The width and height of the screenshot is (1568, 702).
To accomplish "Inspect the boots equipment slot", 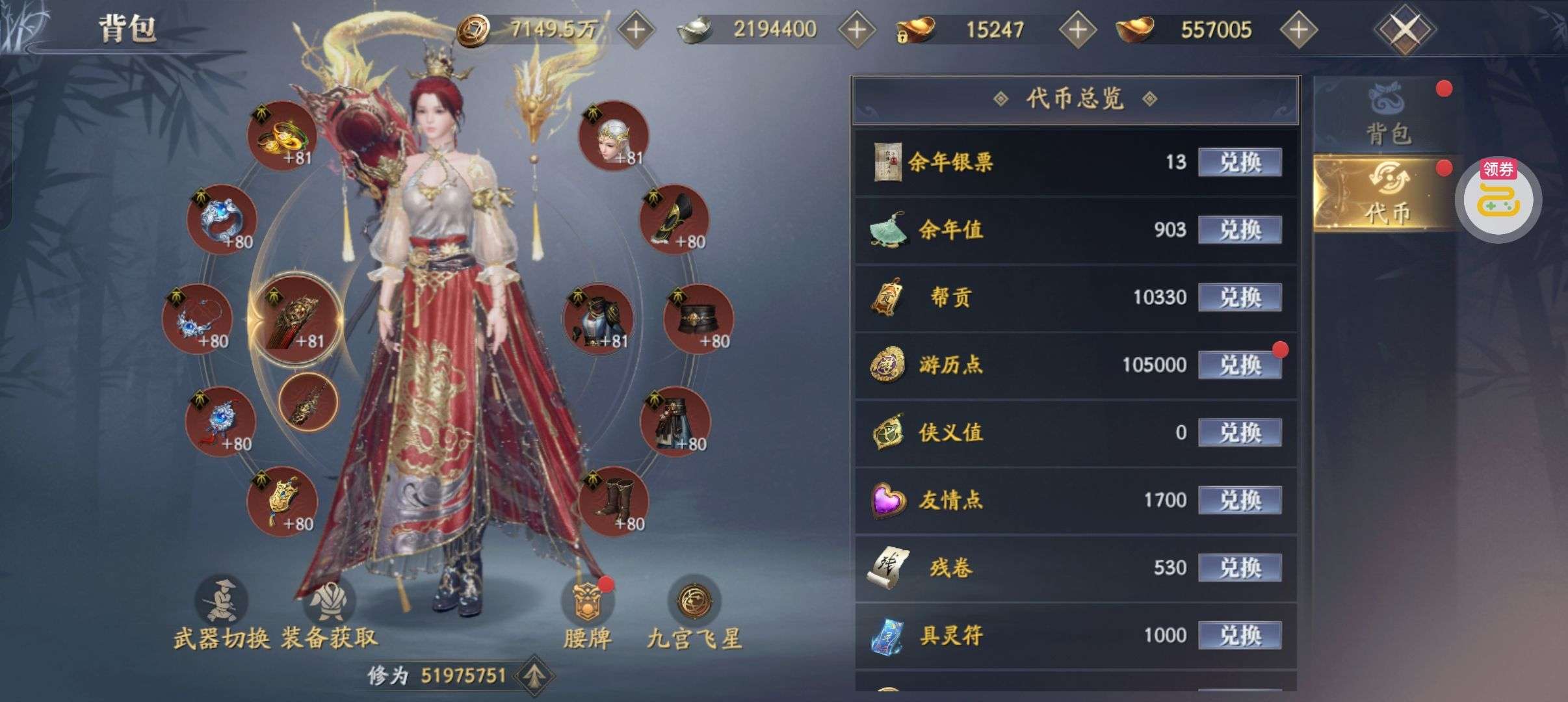I will (613, 502).
